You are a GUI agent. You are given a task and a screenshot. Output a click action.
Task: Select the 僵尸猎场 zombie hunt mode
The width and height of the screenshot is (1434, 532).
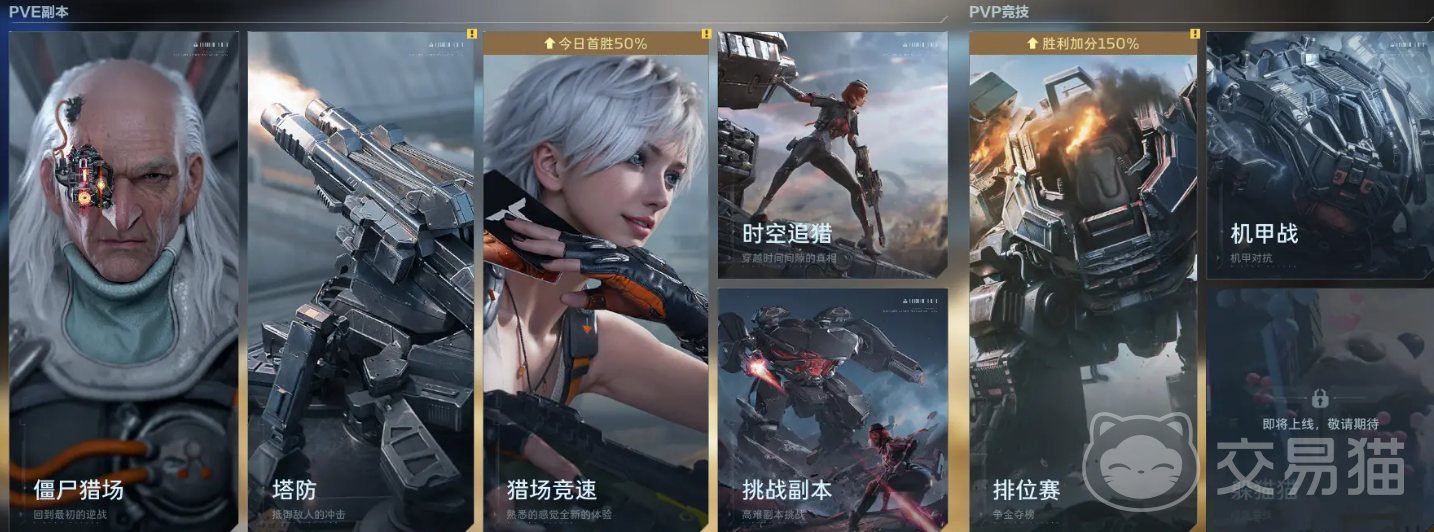coord(123,280)
